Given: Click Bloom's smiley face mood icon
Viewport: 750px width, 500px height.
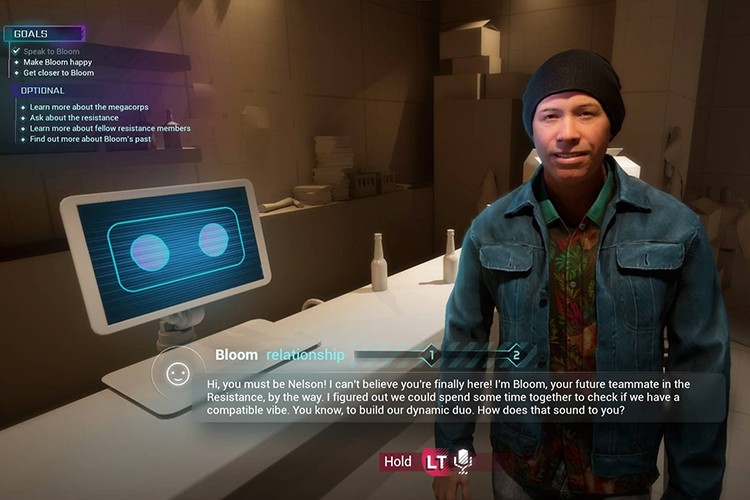Looking at the screenshot, I should point(178,374).
